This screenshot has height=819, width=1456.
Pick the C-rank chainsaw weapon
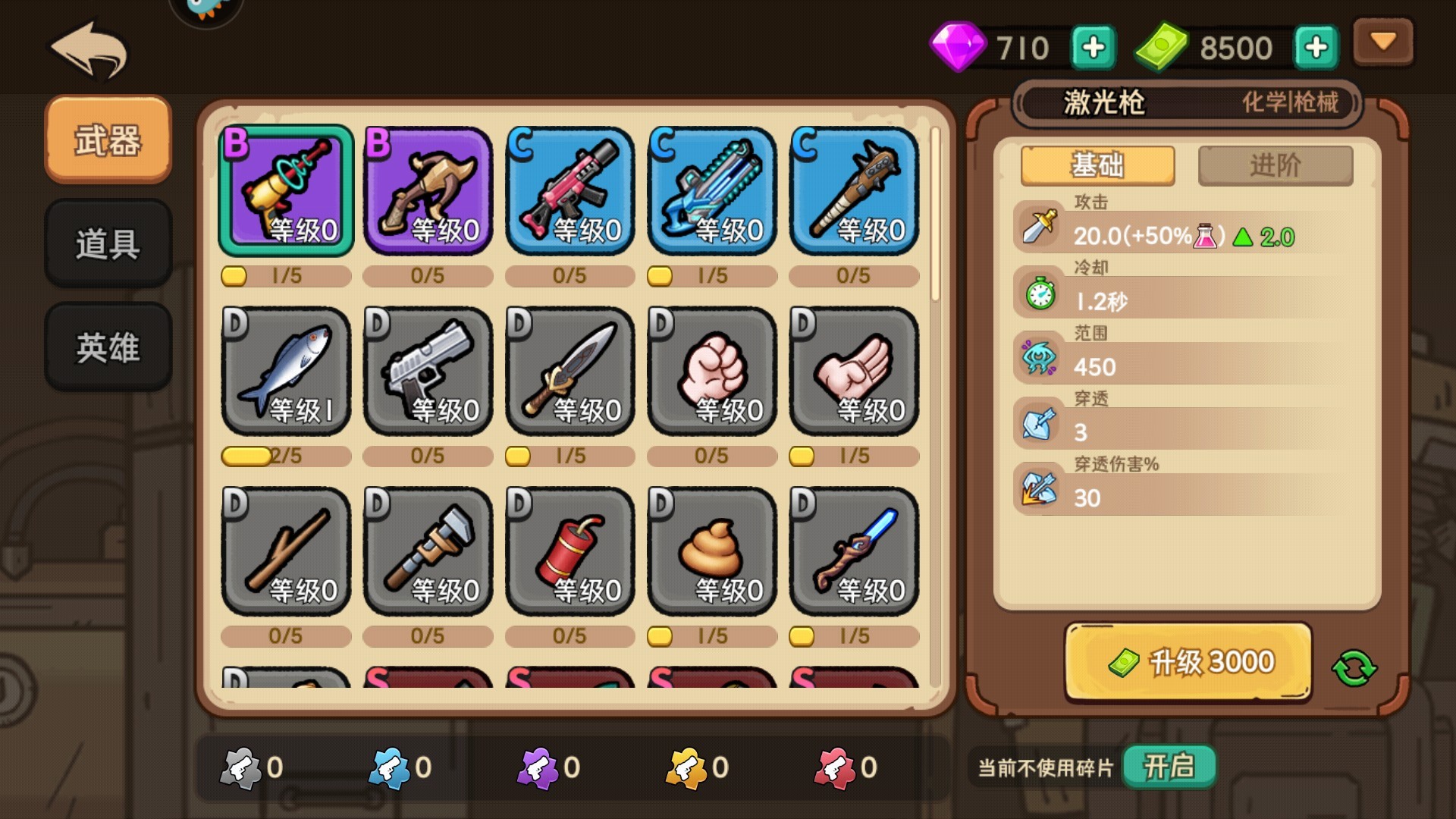712,190
